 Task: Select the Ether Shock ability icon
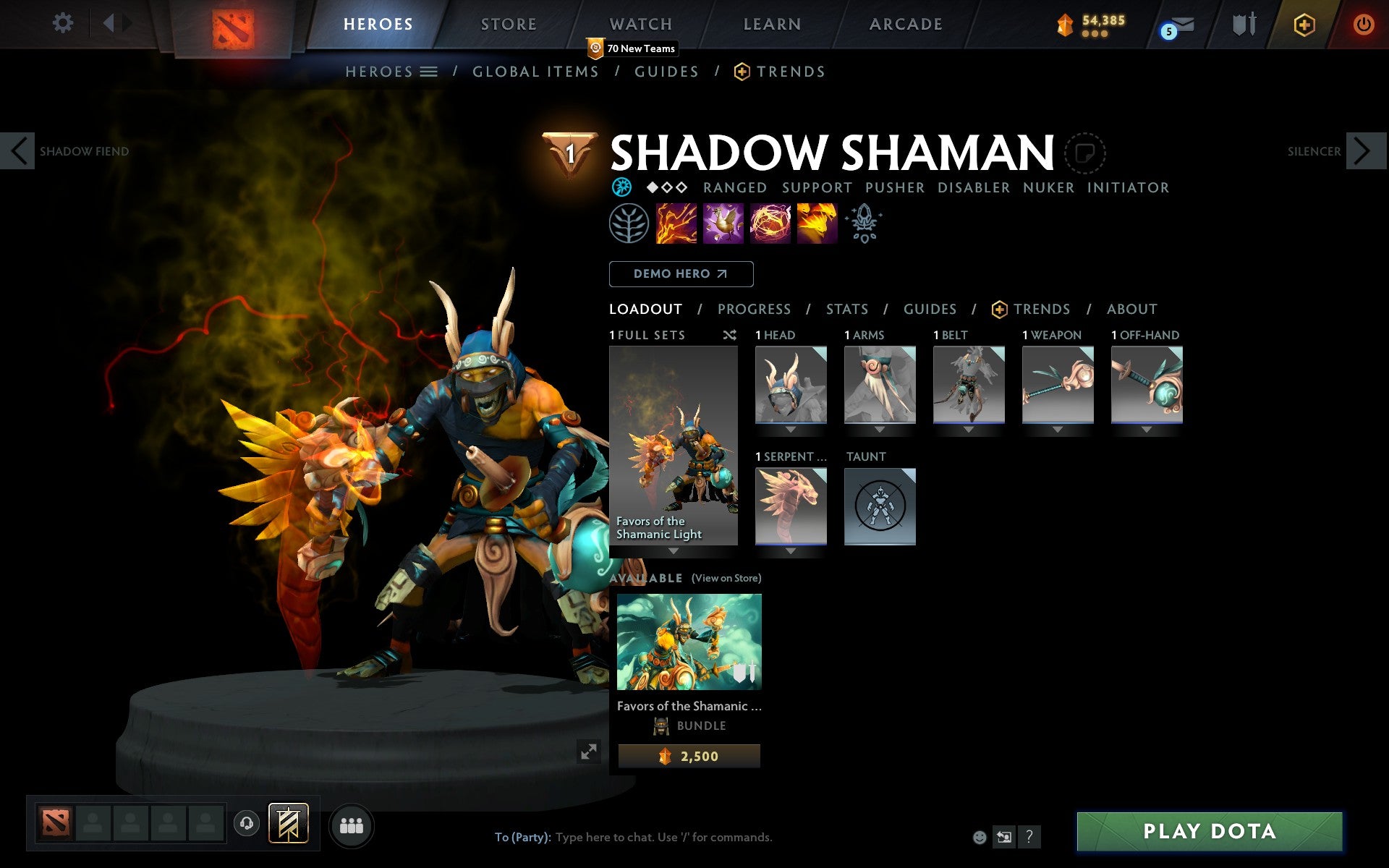tap(676, 224)
